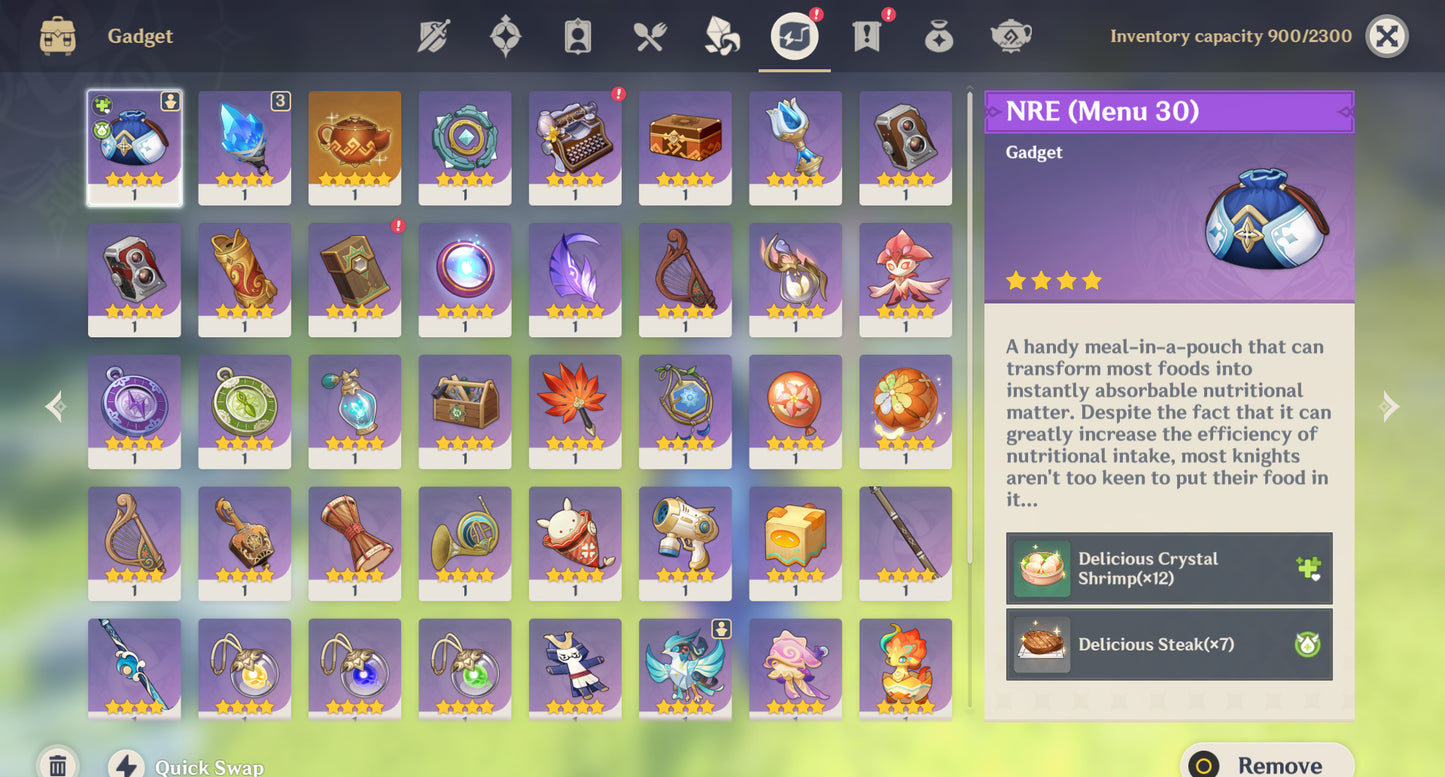Select the five-star teapot gadget
The width and height of the screenshot is (1445, 777).
tap(354, 148)
